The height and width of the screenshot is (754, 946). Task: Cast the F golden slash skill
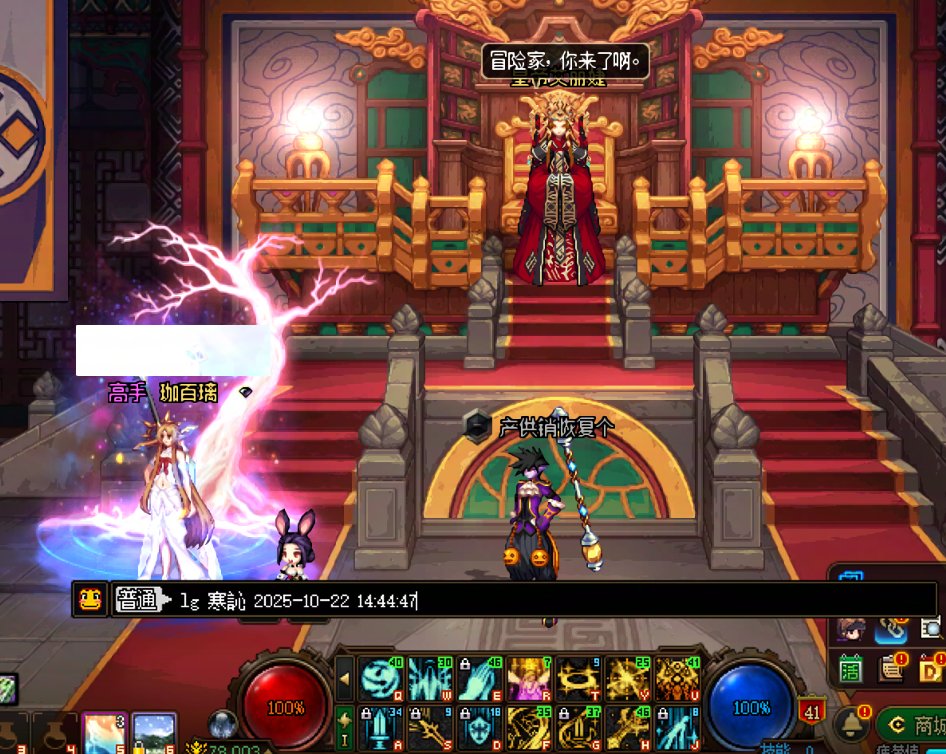[528, 728]
